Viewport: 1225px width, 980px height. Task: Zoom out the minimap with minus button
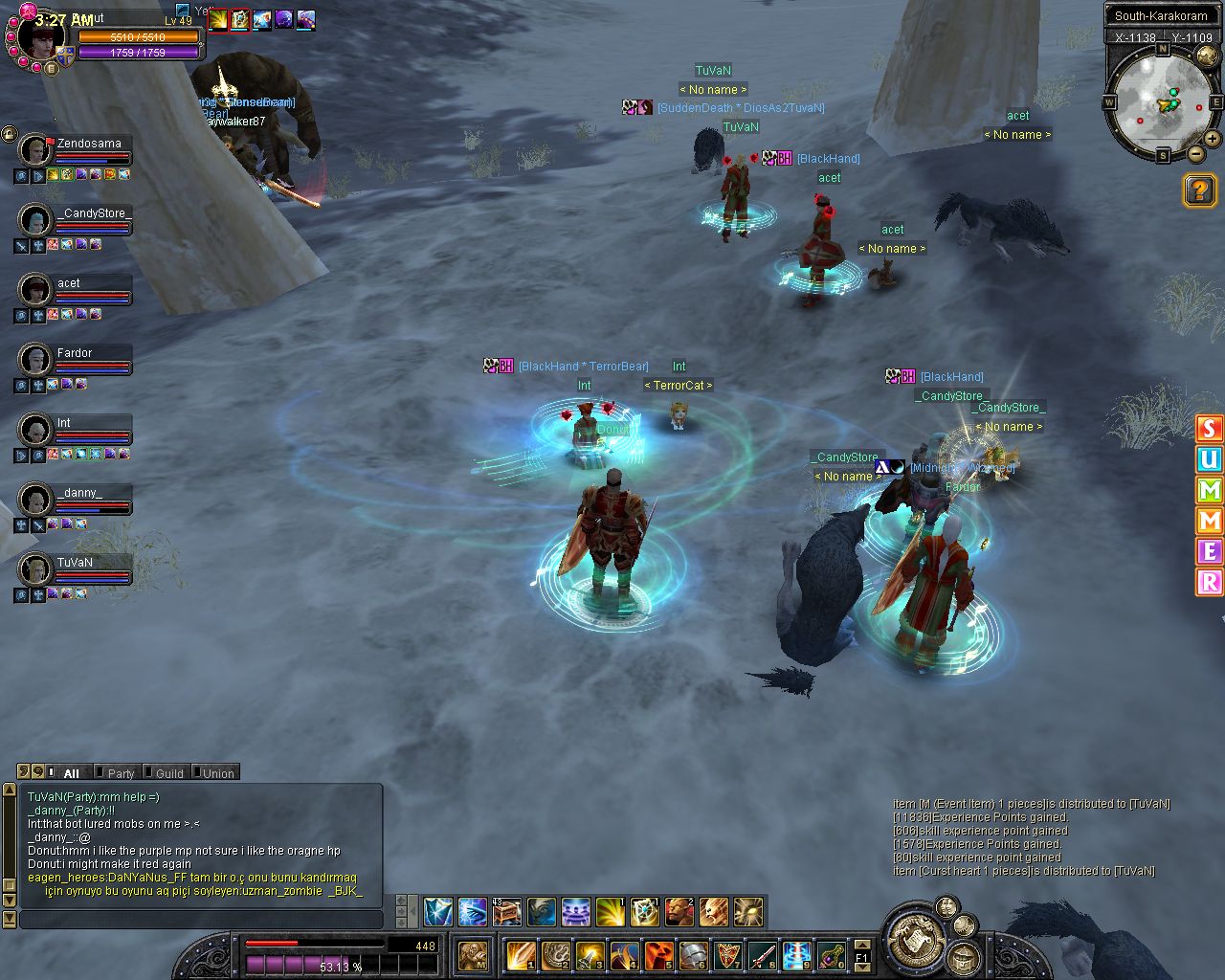pos(1196,153)
